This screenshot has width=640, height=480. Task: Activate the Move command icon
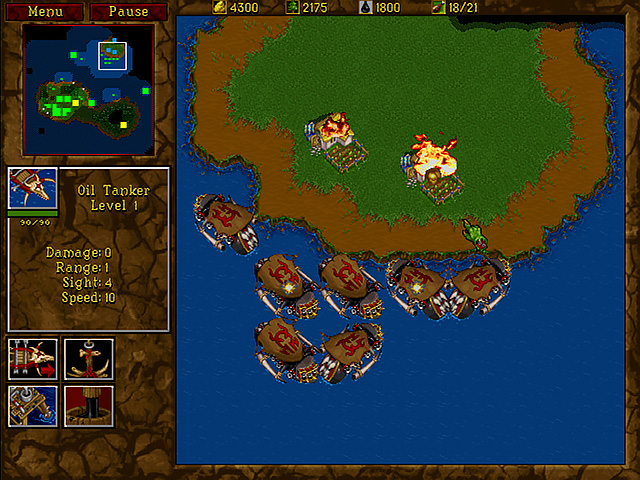32,358
